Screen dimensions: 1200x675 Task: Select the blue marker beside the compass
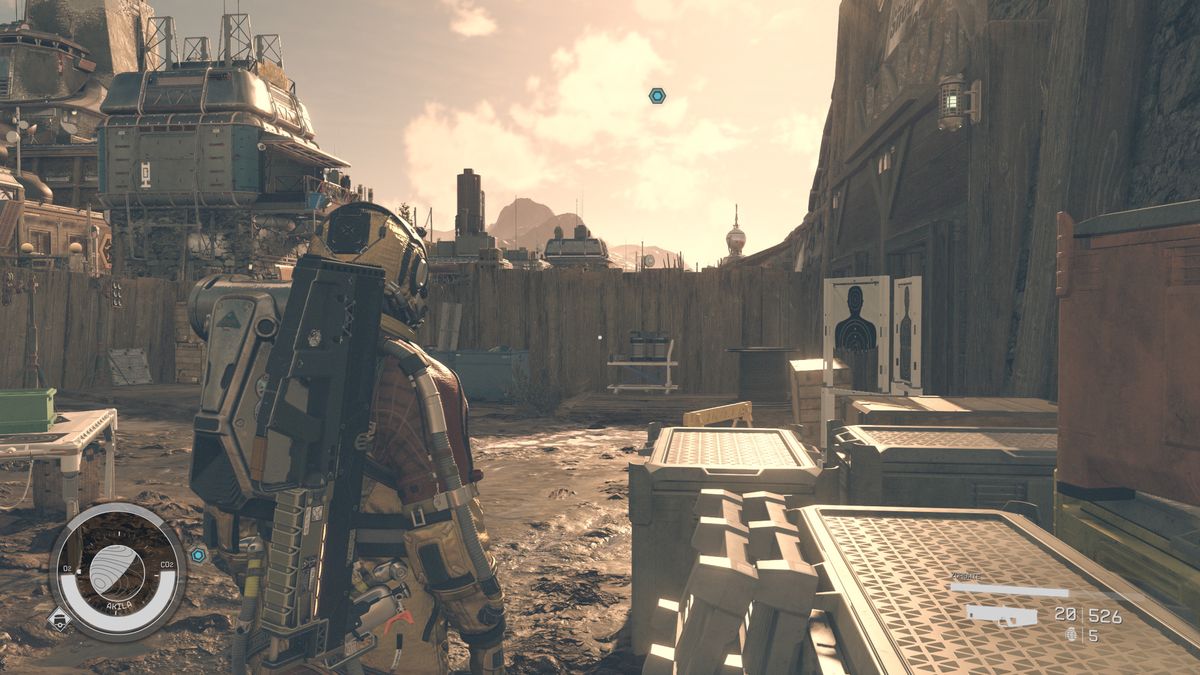pyautogui.click(x=198, y=554)
